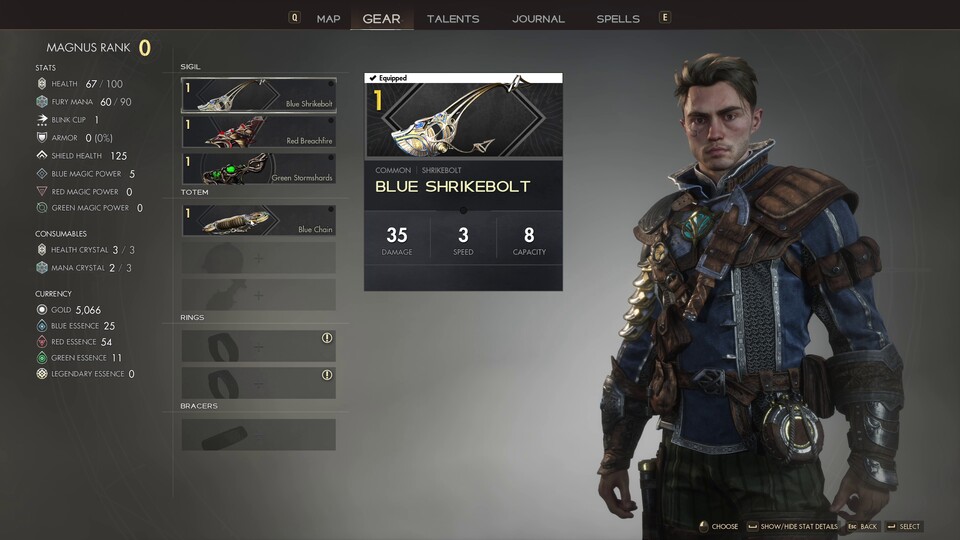
Task: Click the equipped Blue Shrikebolt detail card
Action: (x=463, y=181)
